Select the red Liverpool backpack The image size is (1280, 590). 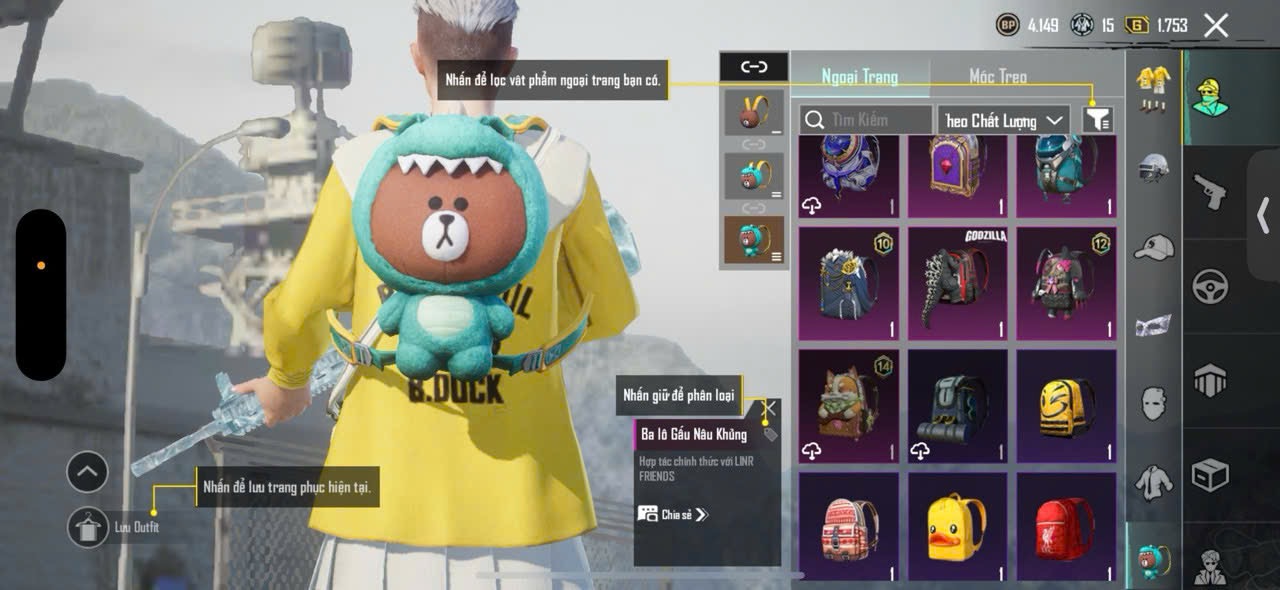pos(1066,527)
